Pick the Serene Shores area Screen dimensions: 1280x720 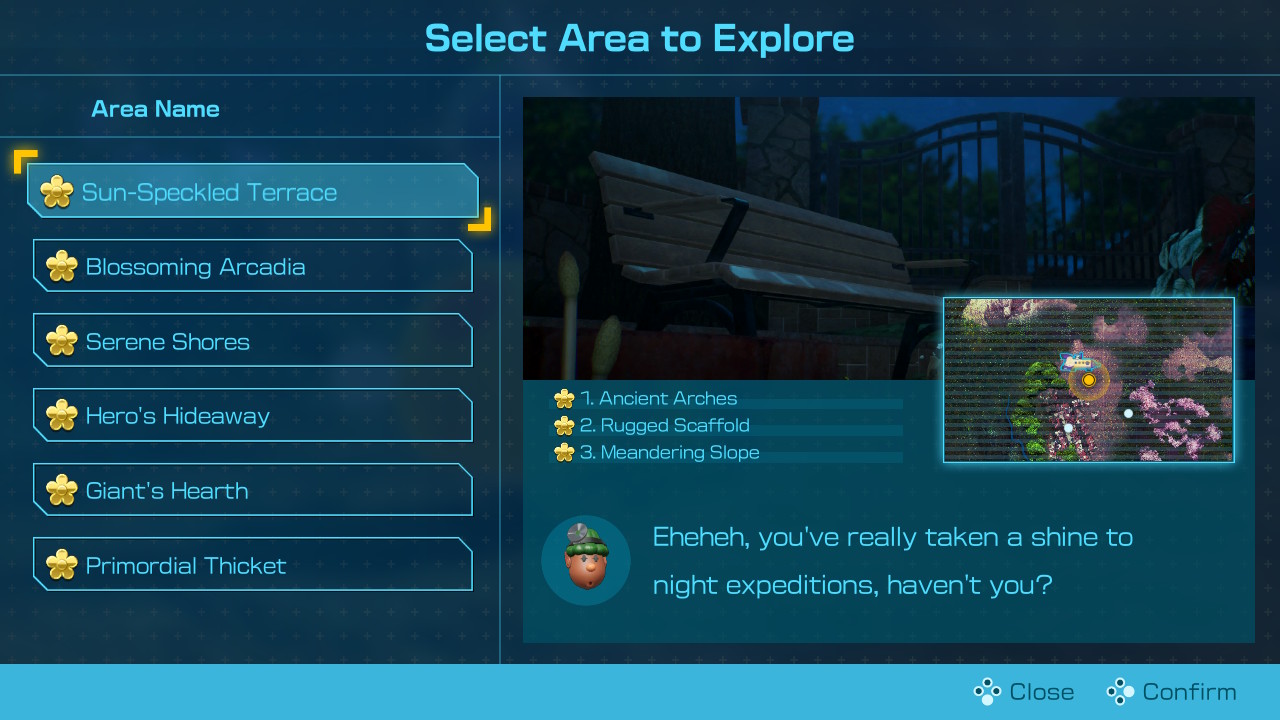[x=252, y=341]
